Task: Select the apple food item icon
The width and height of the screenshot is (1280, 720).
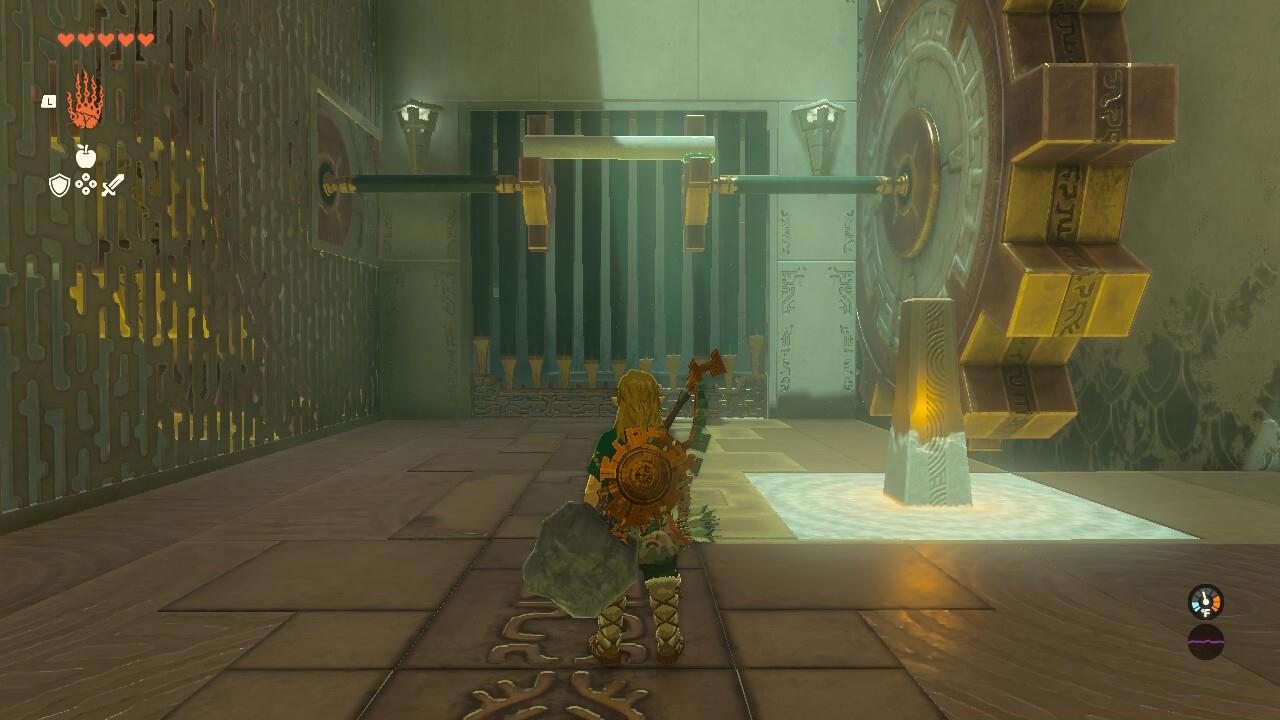Action: 86,158
